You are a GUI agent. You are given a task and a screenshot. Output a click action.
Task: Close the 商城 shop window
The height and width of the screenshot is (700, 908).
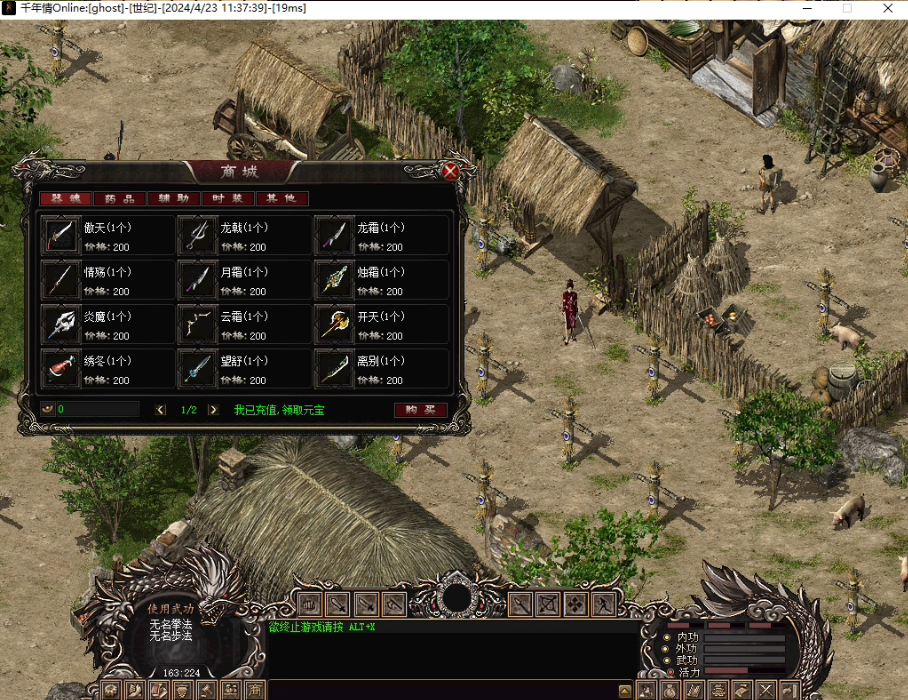pos(450,171)
